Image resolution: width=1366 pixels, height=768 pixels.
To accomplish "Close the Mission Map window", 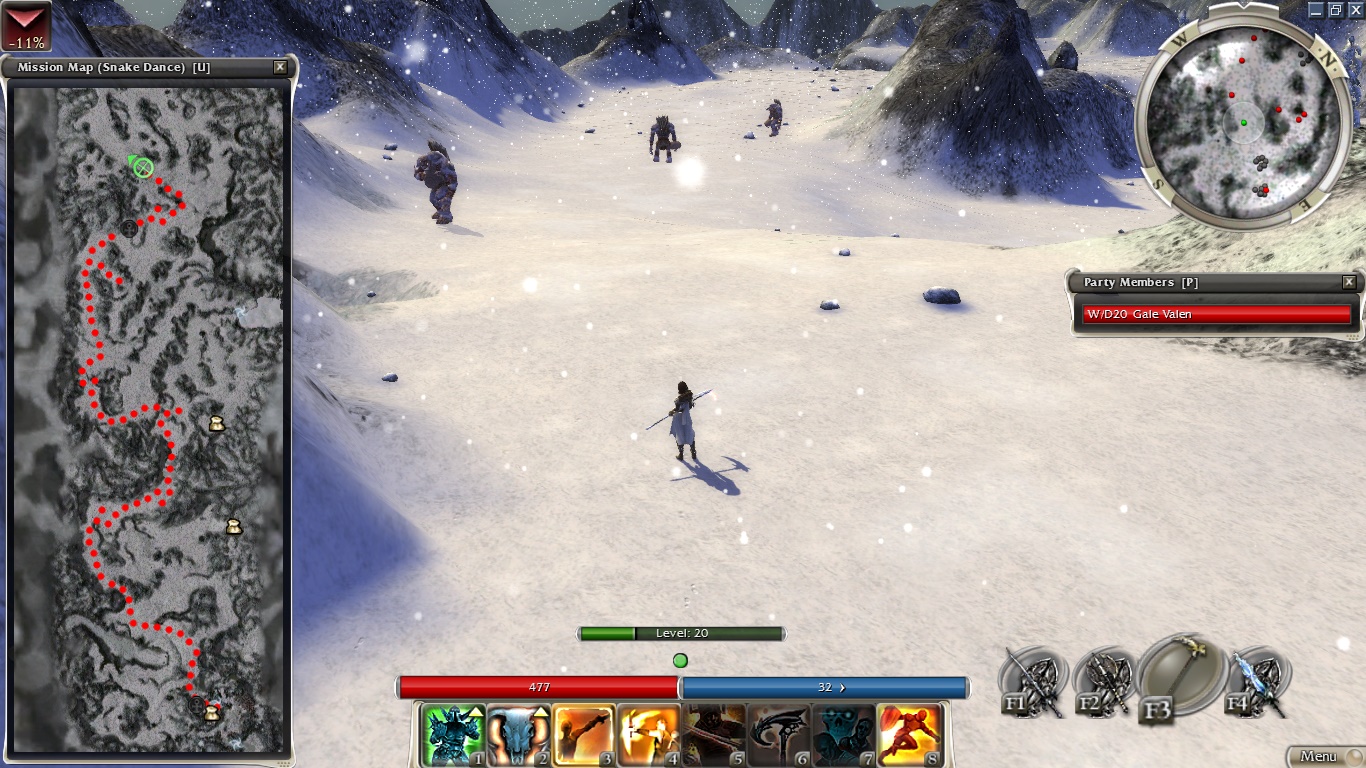I will 280,67.
